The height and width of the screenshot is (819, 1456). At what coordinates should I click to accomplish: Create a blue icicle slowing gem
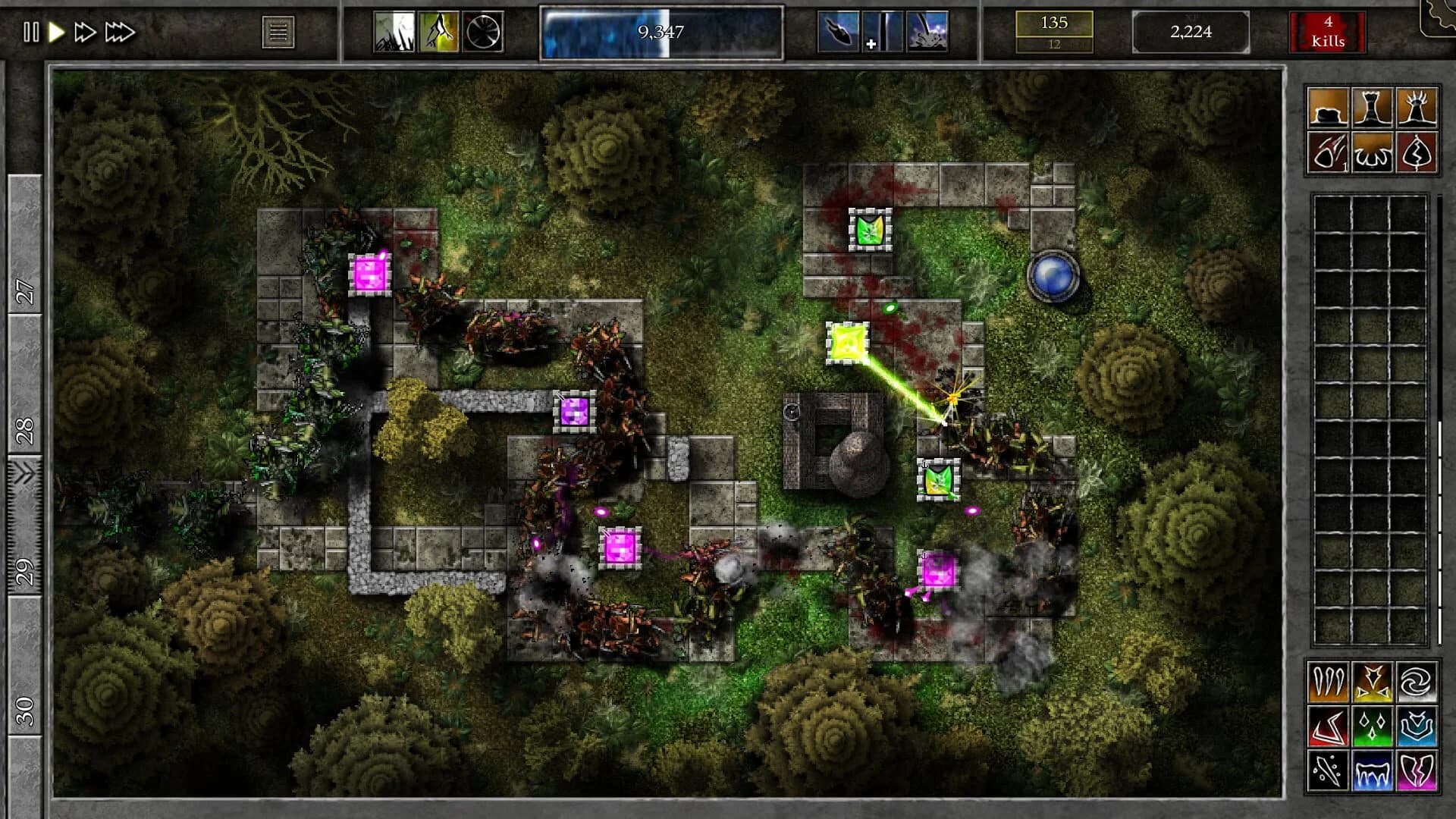pyautogui.click(x=1373, y=770)
